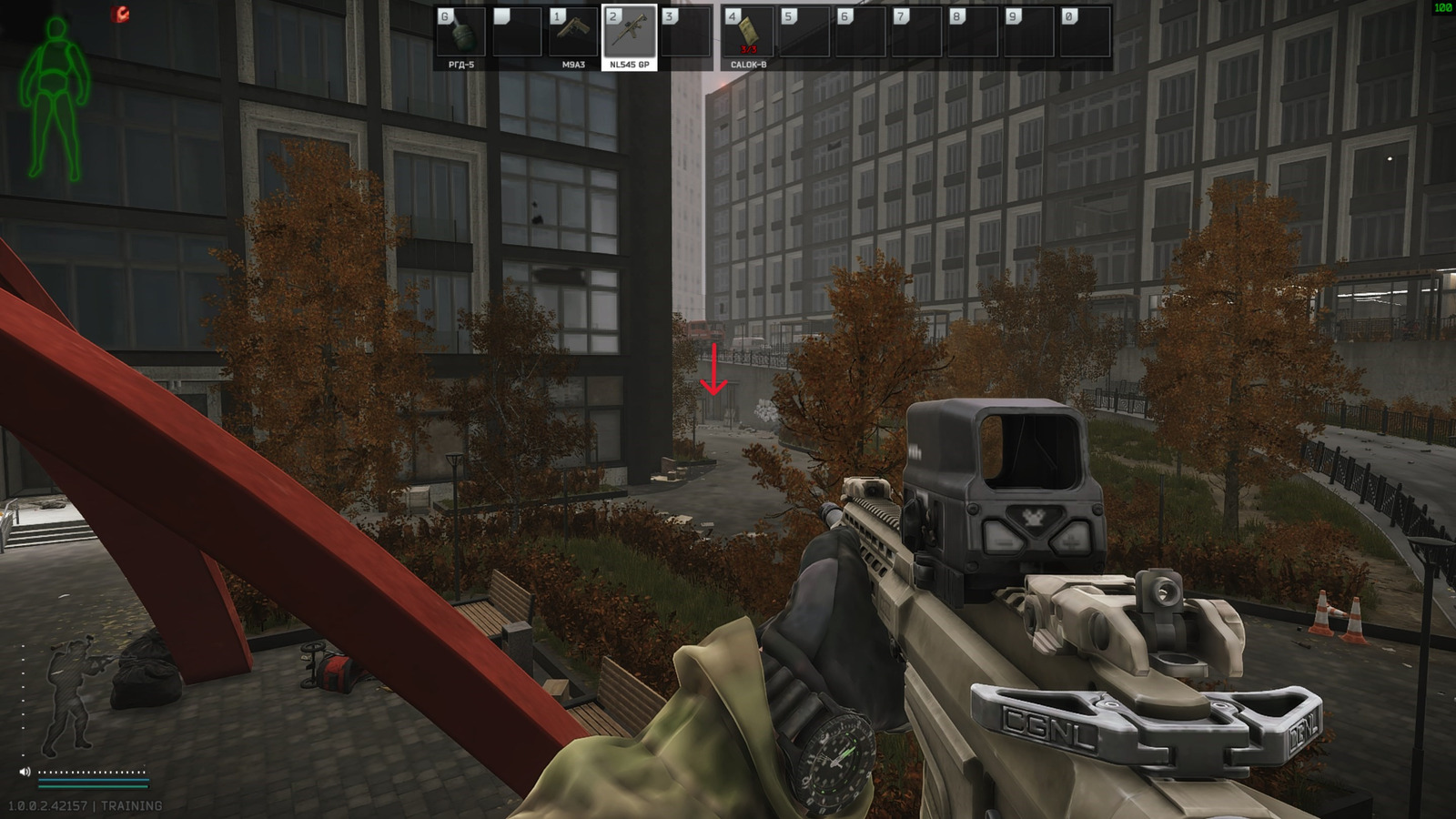Click the red arrow objective marker

click(715, 369)
